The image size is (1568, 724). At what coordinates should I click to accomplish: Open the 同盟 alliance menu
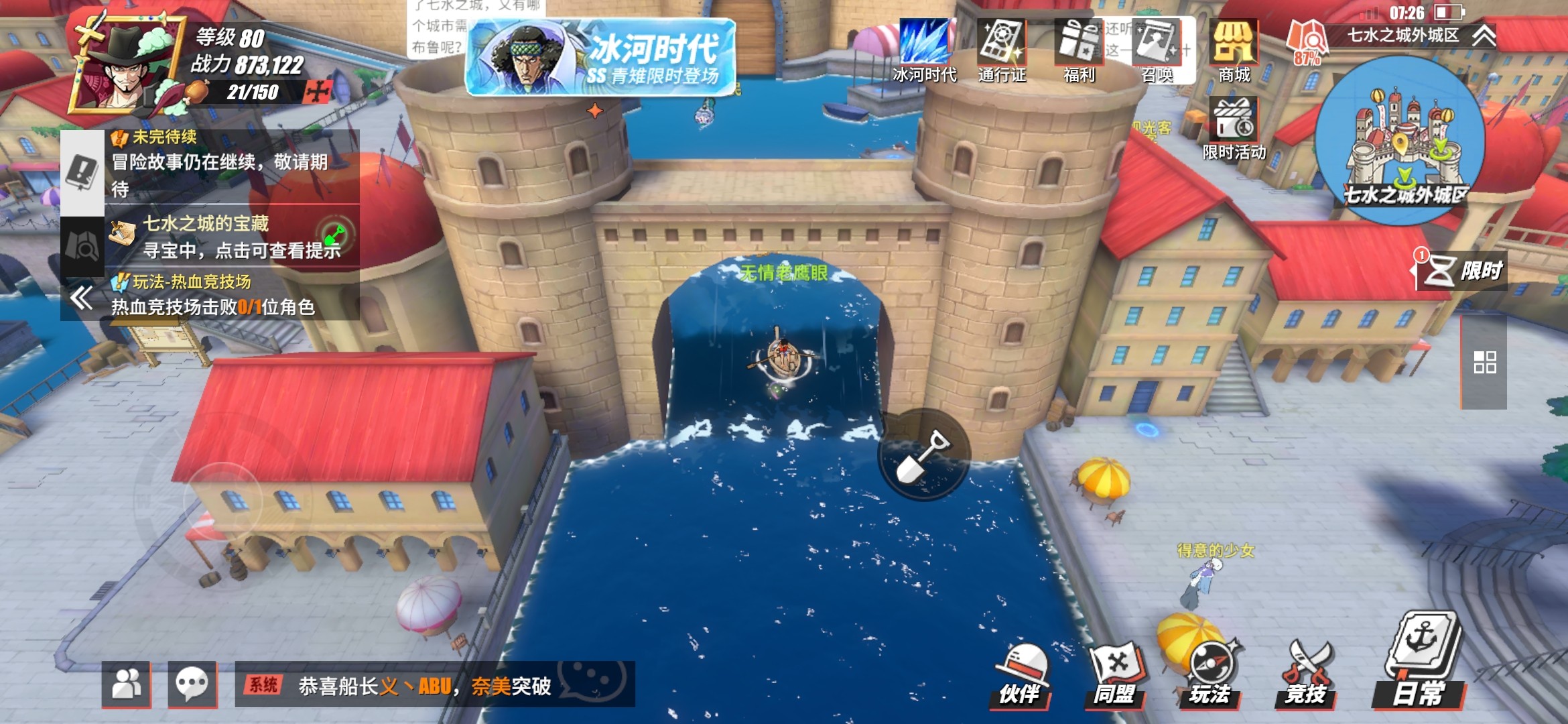(x=1116, y=675)
